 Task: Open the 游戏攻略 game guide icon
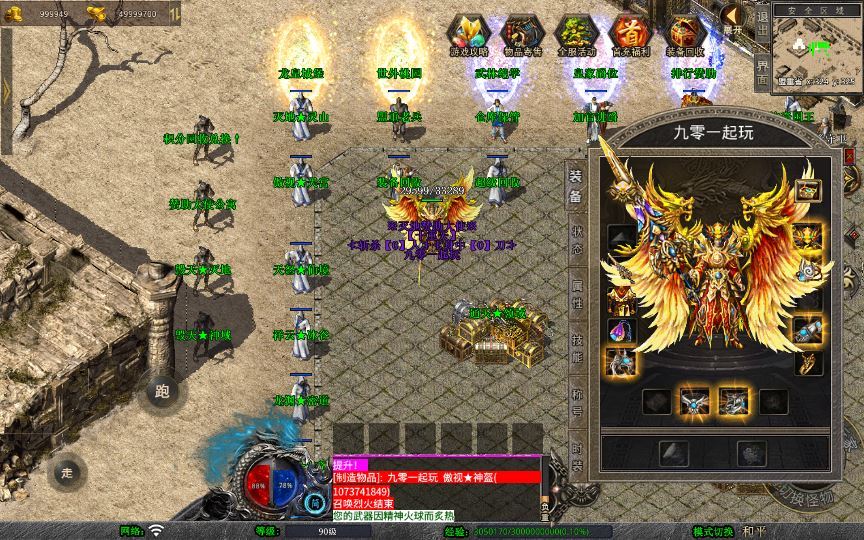pyautogui.click(x=468, y=34)
